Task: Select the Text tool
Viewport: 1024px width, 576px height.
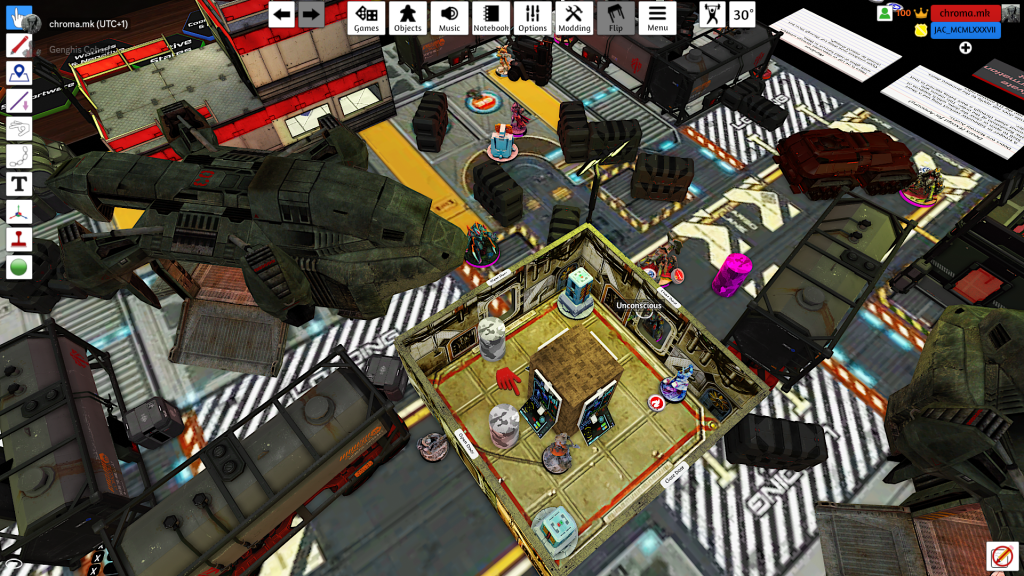Action: pos(19,184)
